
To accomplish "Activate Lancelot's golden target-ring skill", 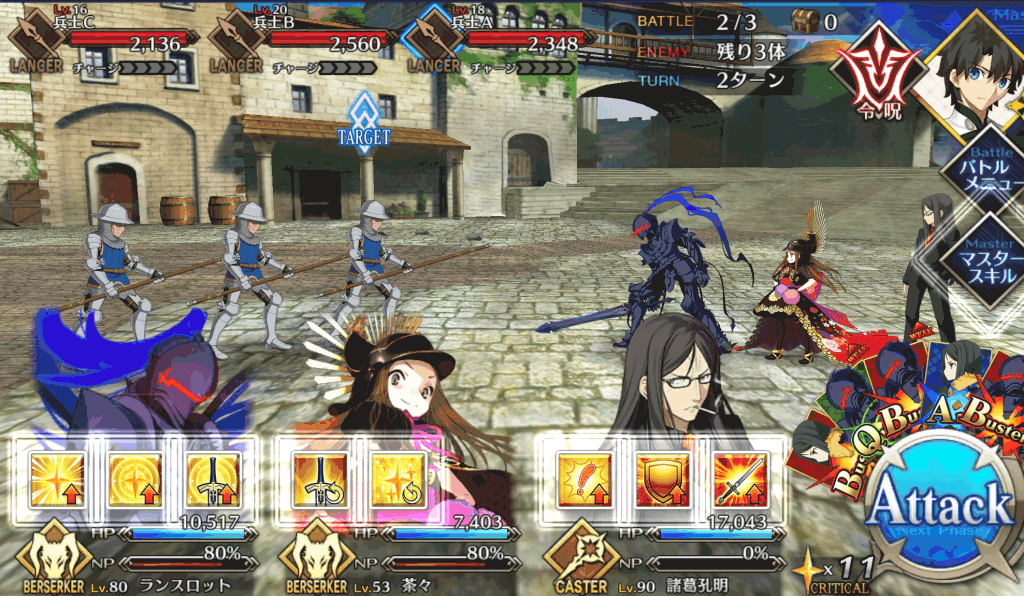I will (x=133, y=479).
